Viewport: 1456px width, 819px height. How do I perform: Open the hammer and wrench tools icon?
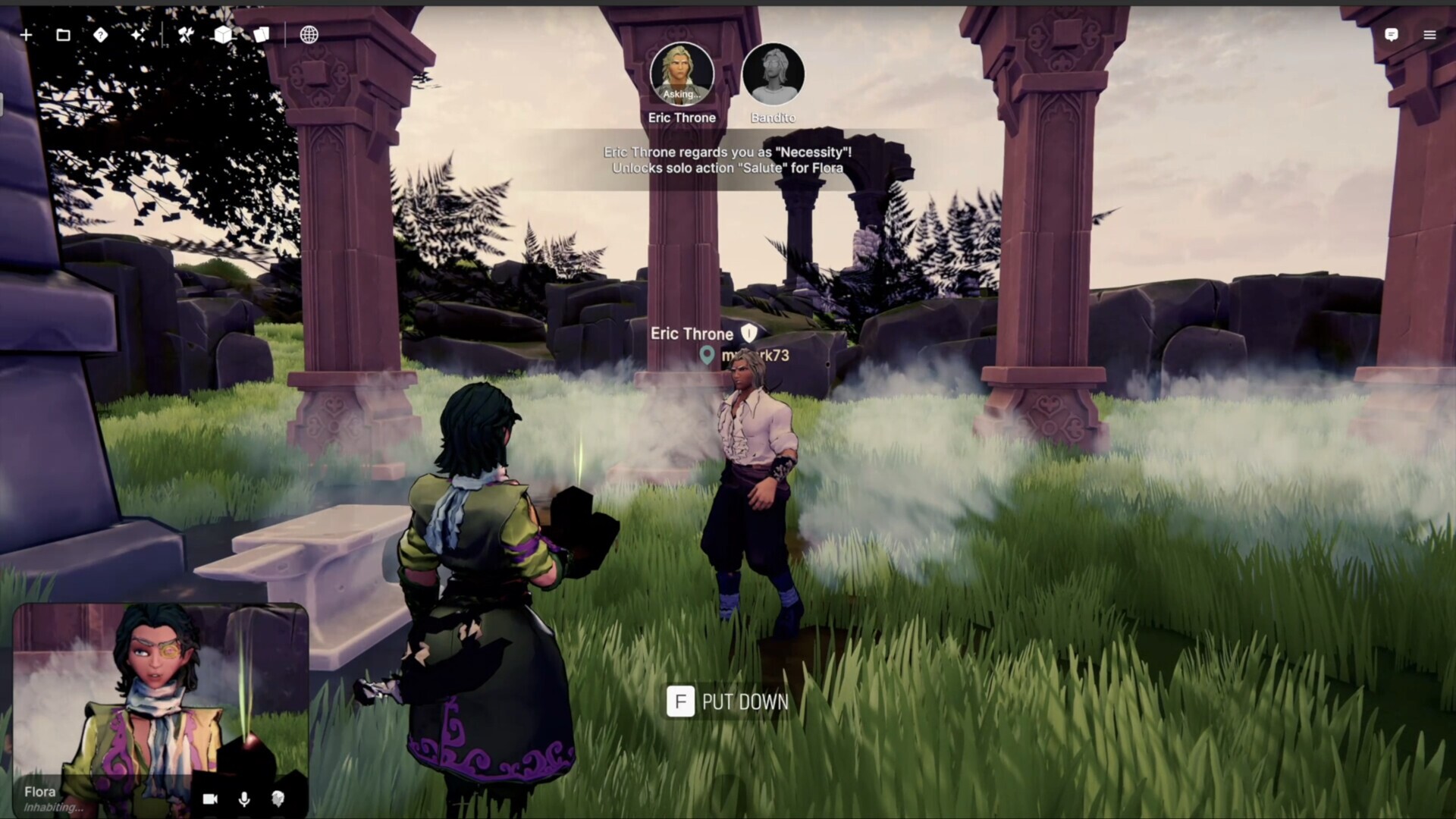pyautogui.click(x=186, y=35)
